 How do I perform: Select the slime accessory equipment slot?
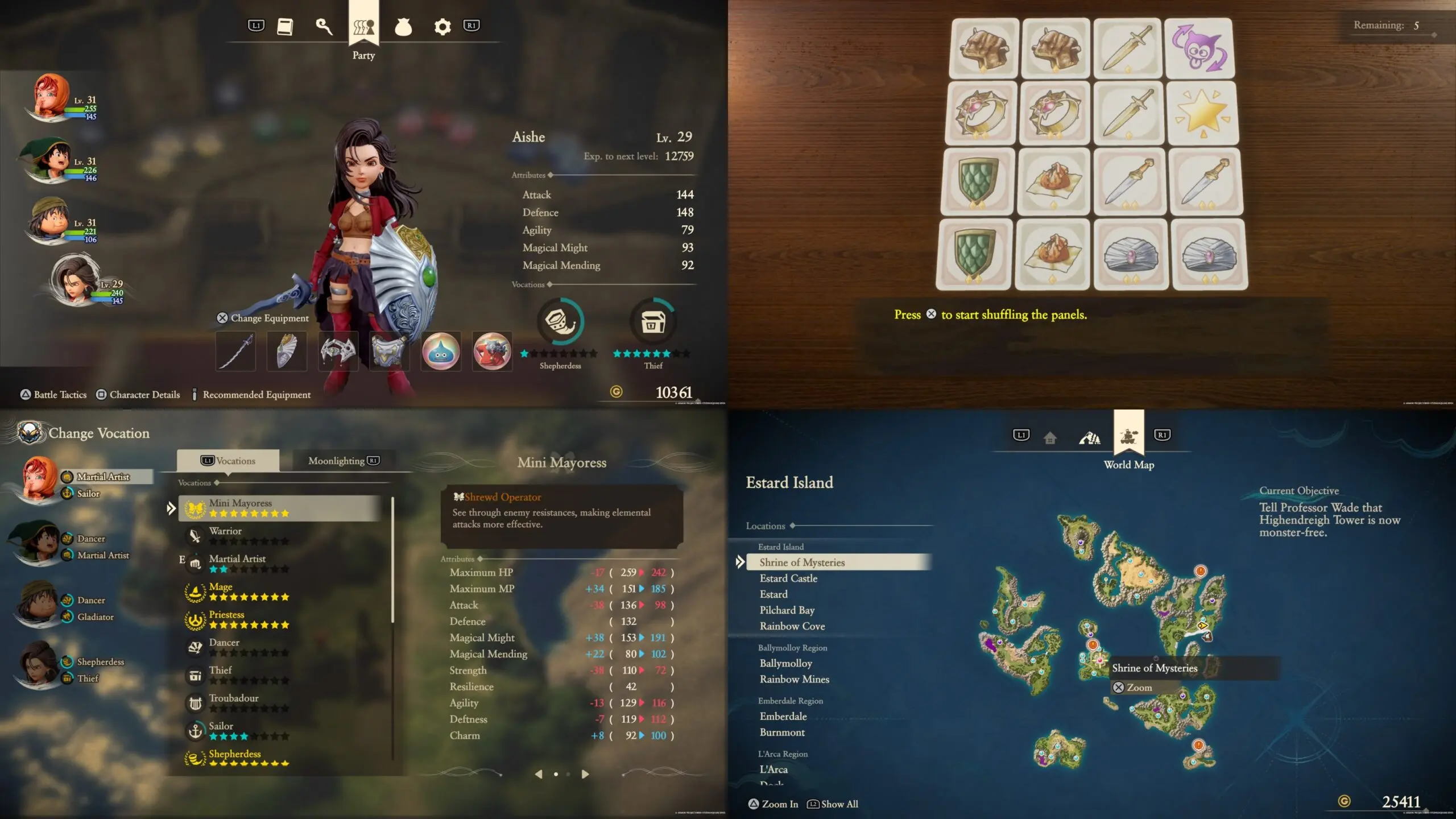pos(441,351)
